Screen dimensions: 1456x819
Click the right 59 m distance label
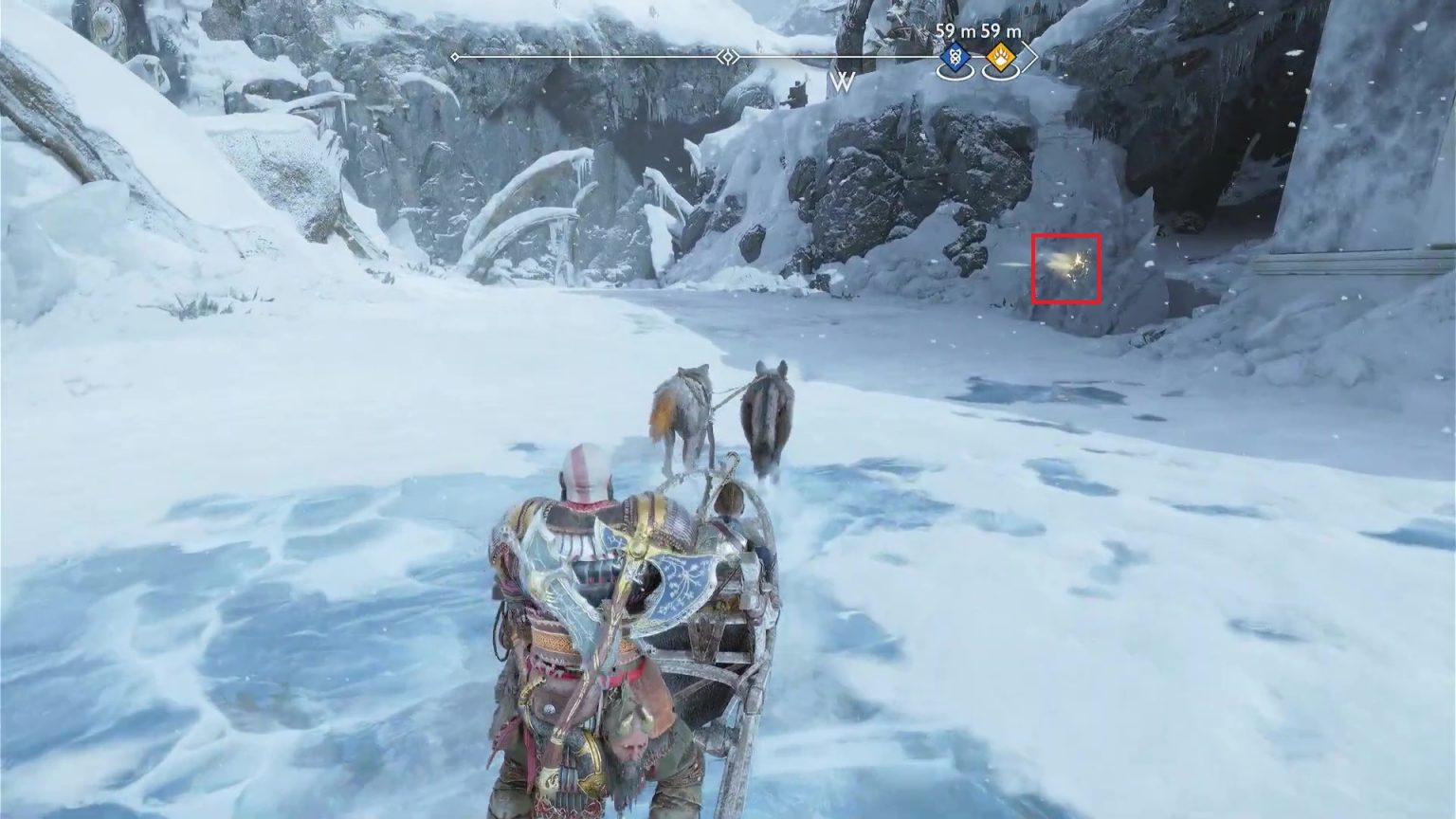(1001, 31)
